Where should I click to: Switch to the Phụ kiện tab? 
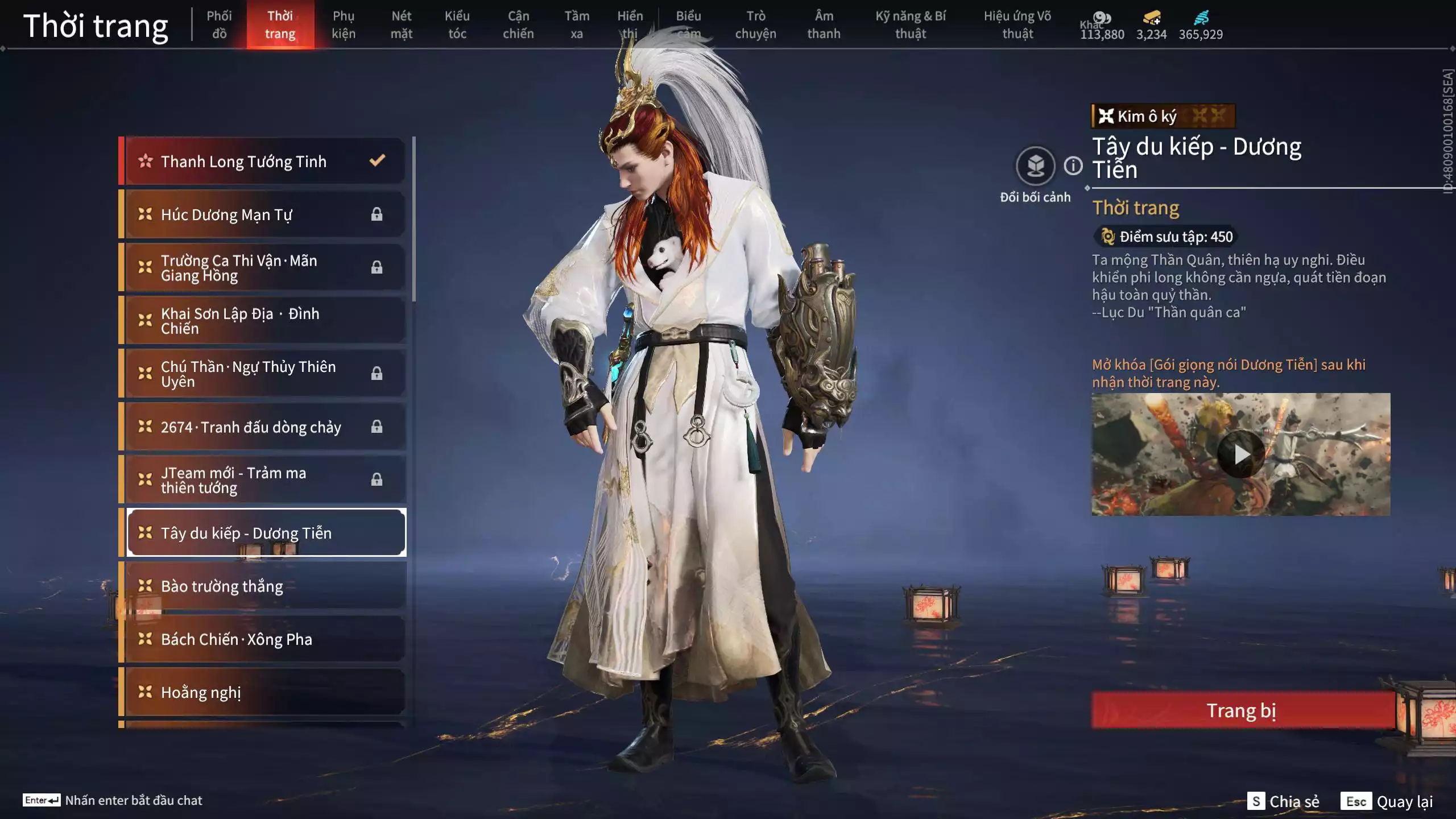coord(344,24)
